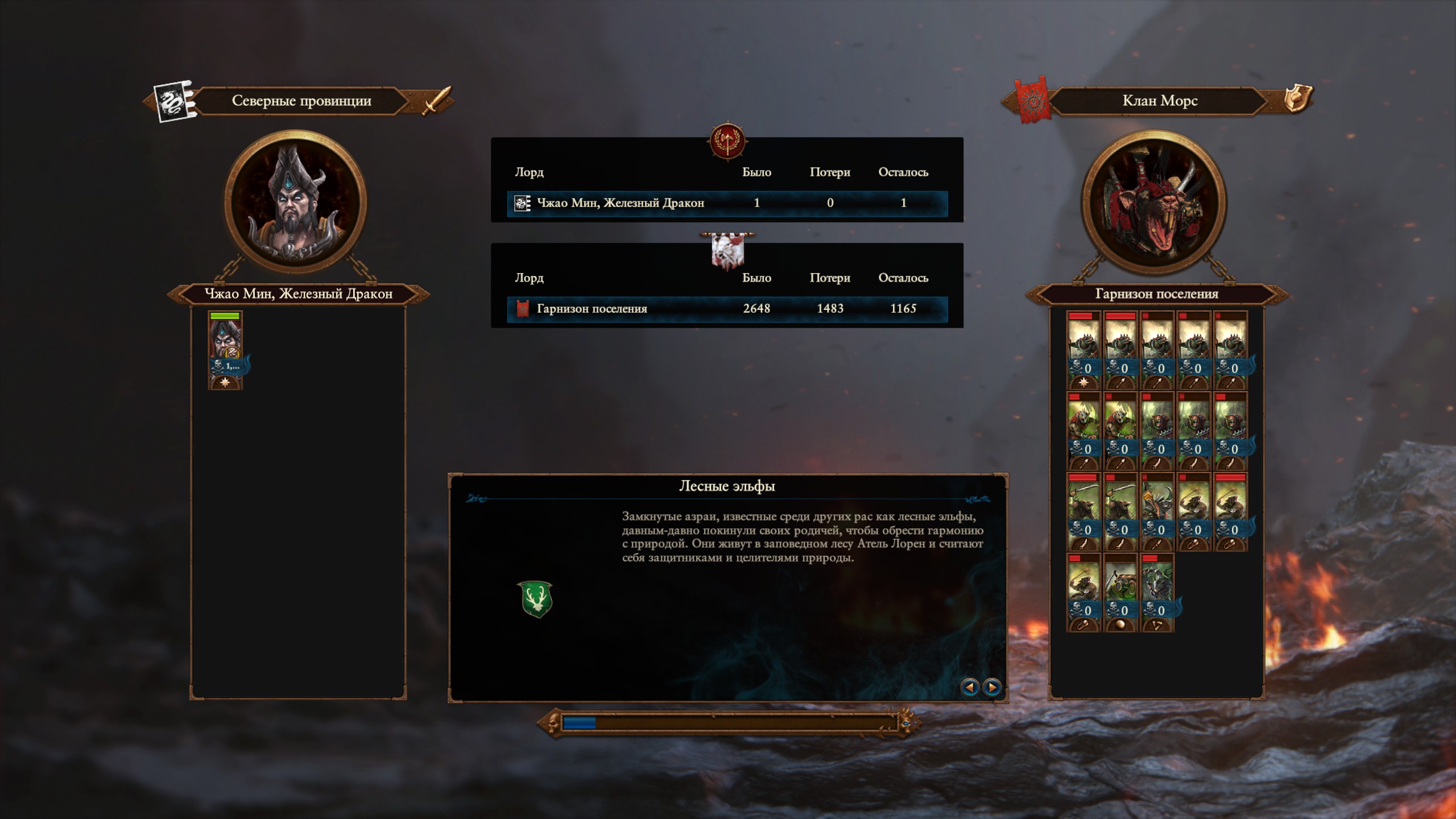Show the next loading tip
Viewport: 1456px width, 819px height.
point(992,687)
